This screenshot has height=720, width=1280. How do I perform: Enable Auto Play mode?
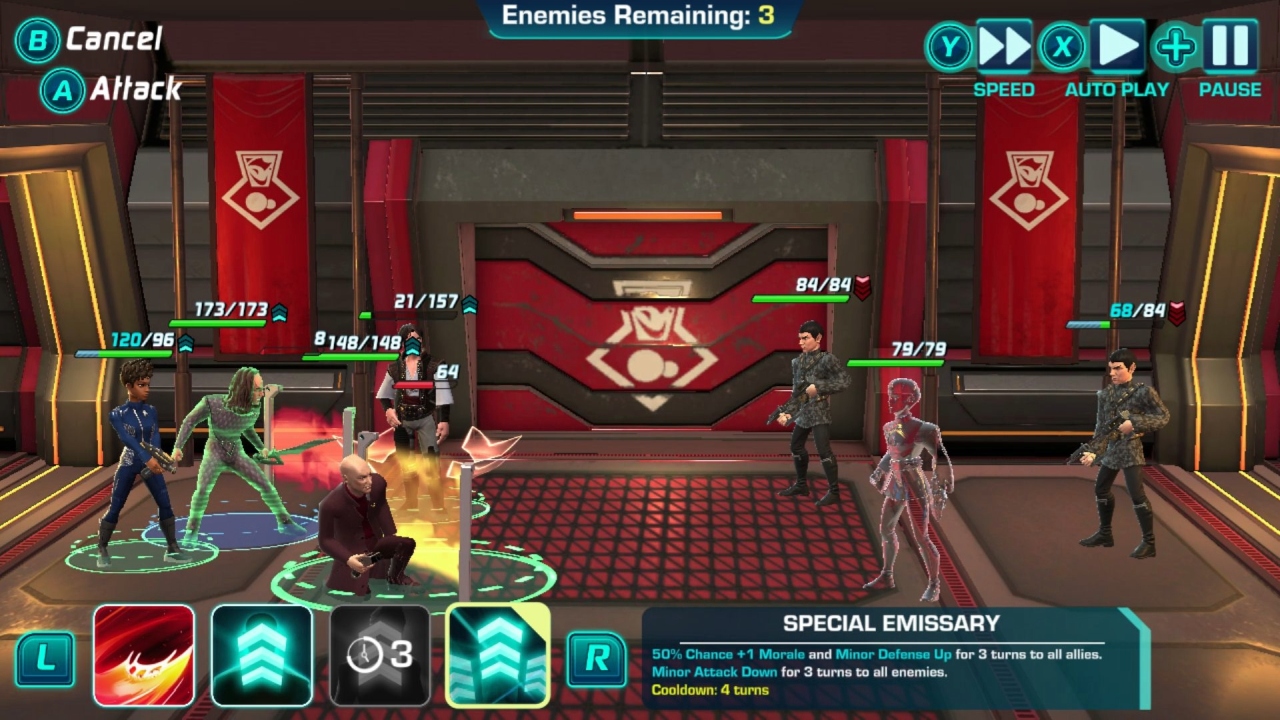1063,45
